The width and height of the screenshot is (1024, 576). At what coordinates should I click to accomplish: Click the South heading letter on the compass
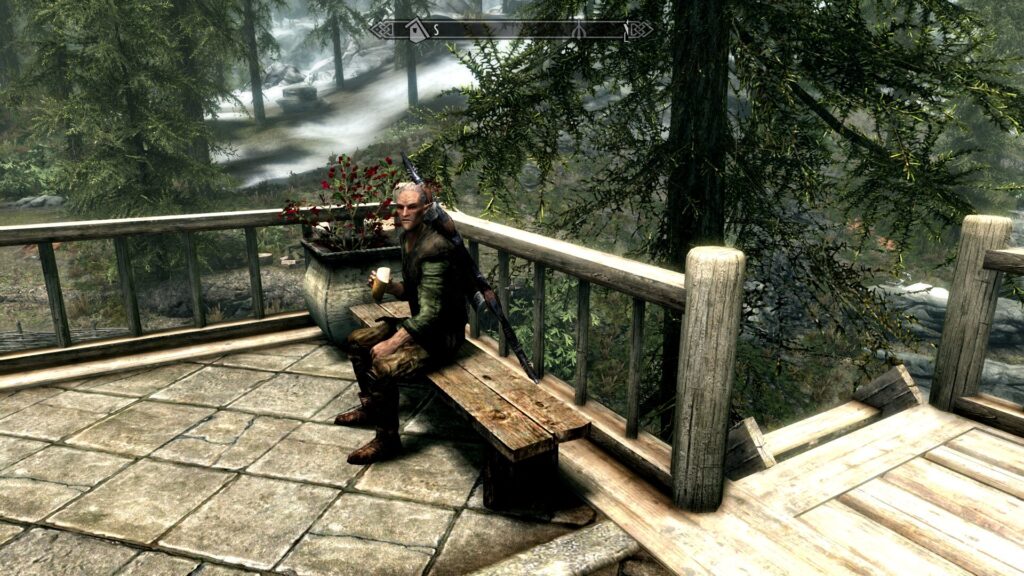(x=436, y=30)
